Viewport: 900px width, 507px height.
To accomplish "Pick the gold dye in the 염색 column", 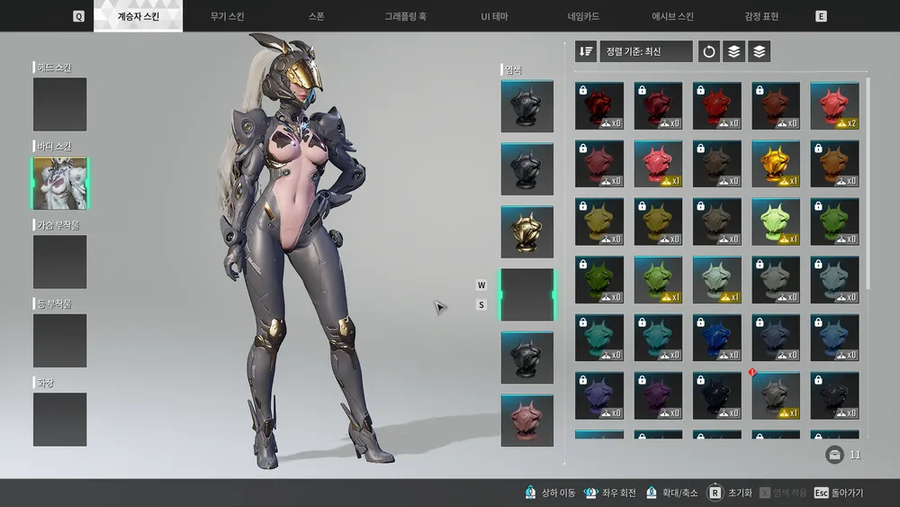I will [527, 232].
